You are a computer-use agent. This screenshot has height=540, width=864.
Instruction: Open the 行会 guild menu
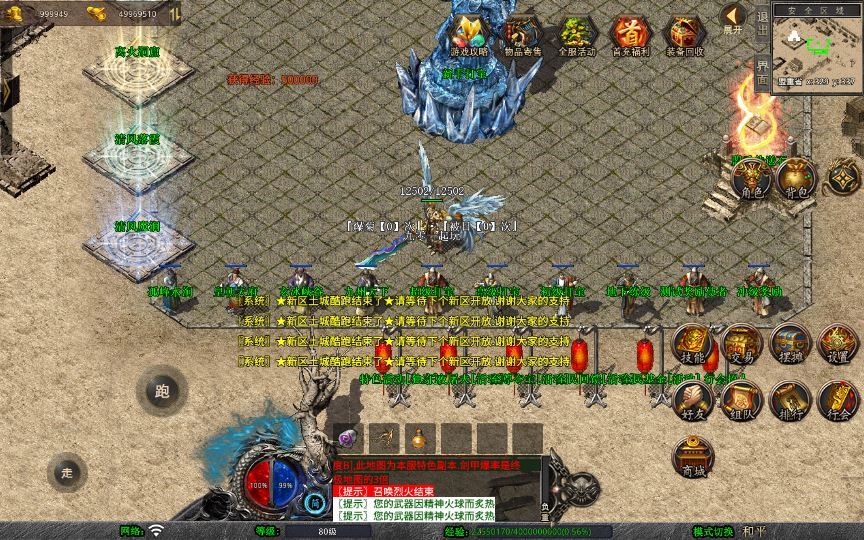(x=837, y=400)
